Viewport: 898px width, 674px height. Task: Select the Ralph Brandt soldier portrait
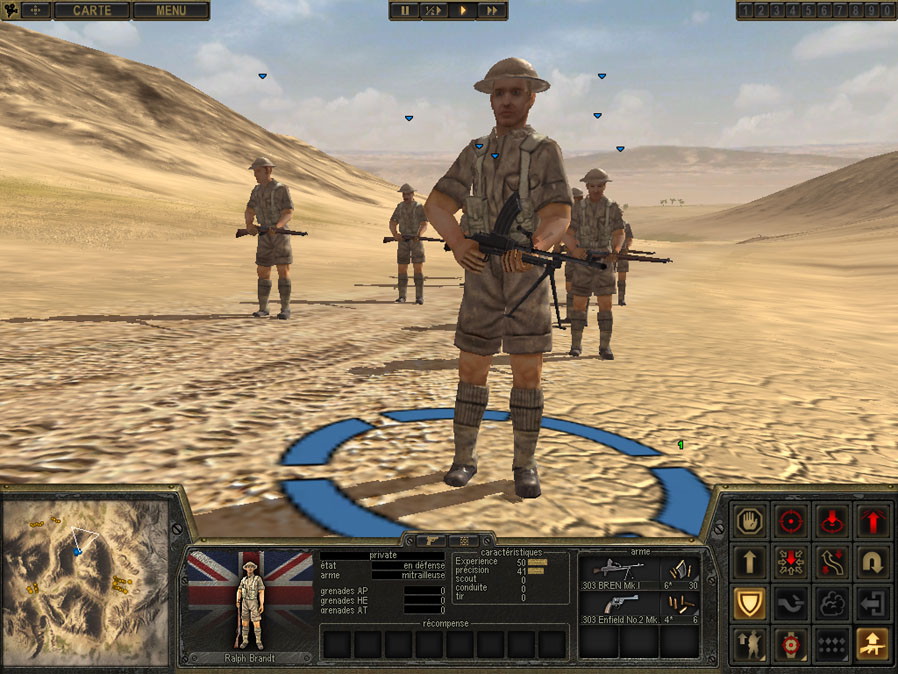(x=250, y=599)
